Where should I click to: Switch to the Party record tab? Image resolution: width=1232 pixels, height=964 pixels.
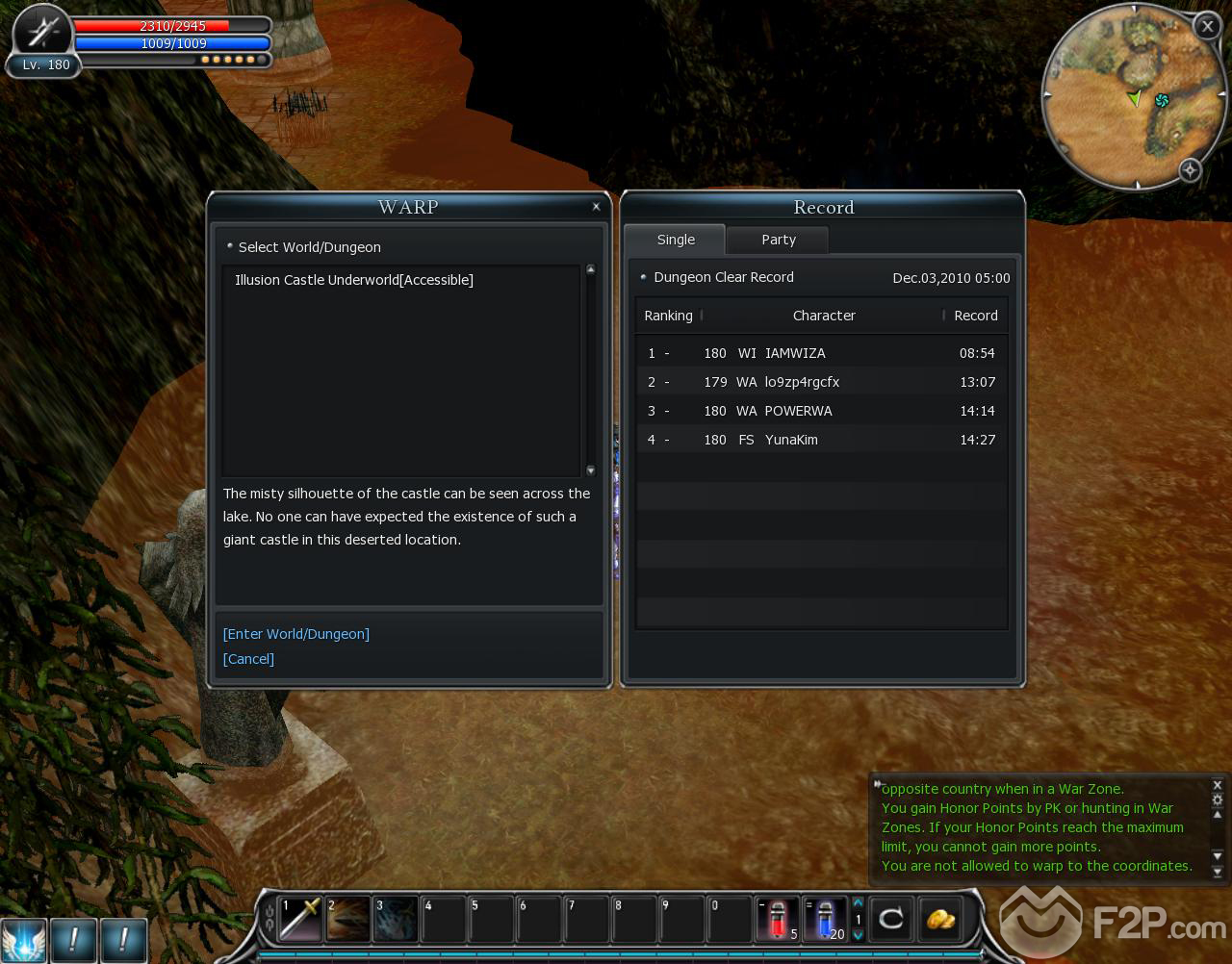[778, 240]
